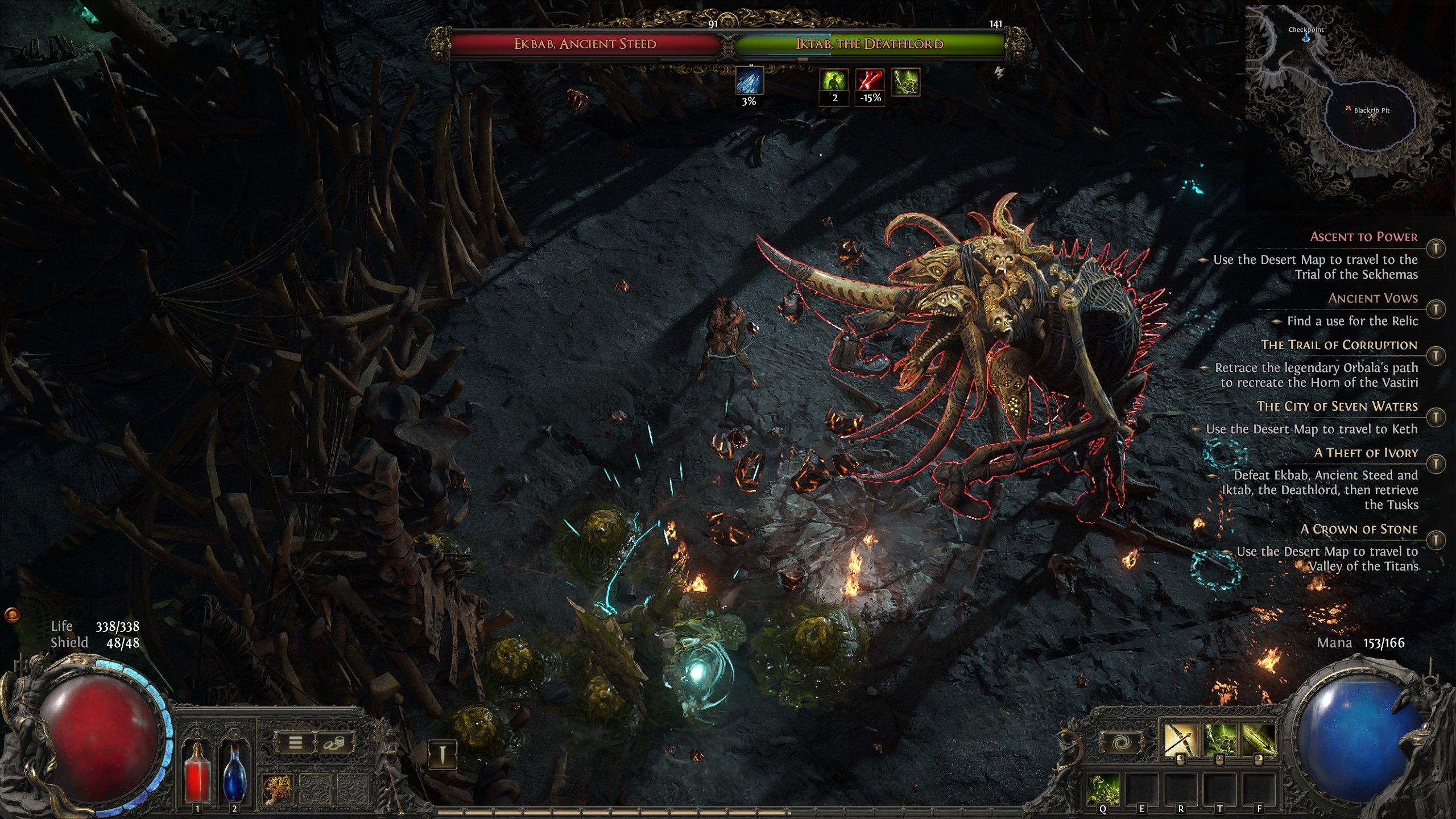Toggle the Trail of Corruption quest tracker button
This screenshot has width=1456, height=819.
[x=1437, y=355]
